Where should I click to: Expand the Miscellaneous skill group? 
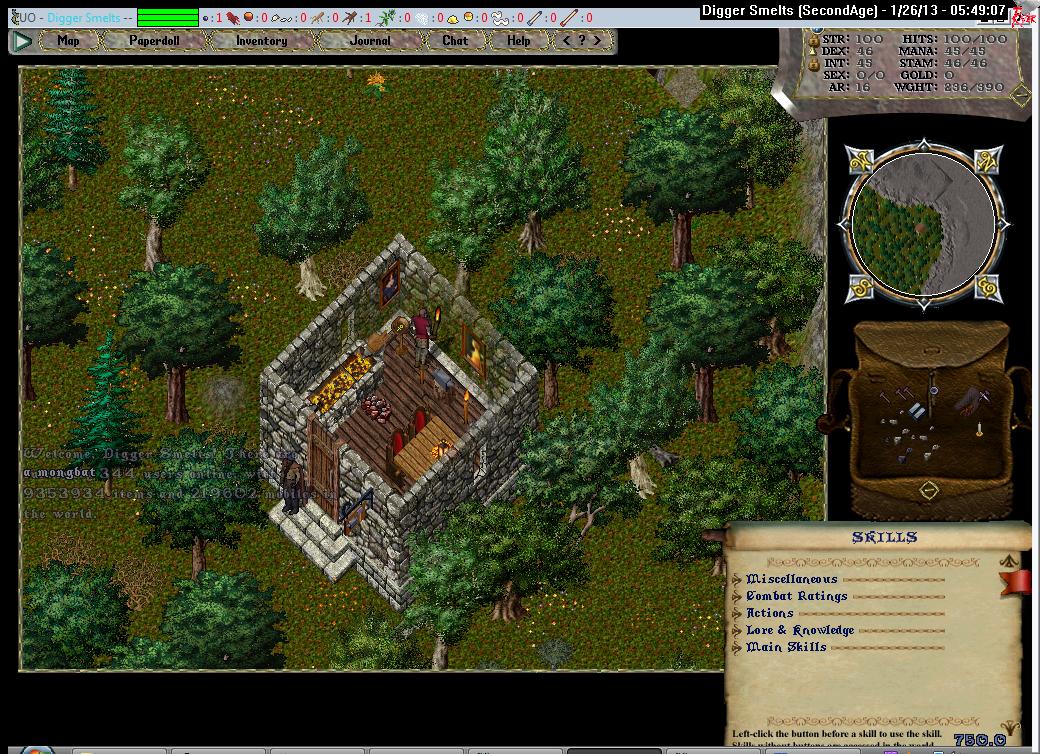pyautogui.click(x=737, y=579)
